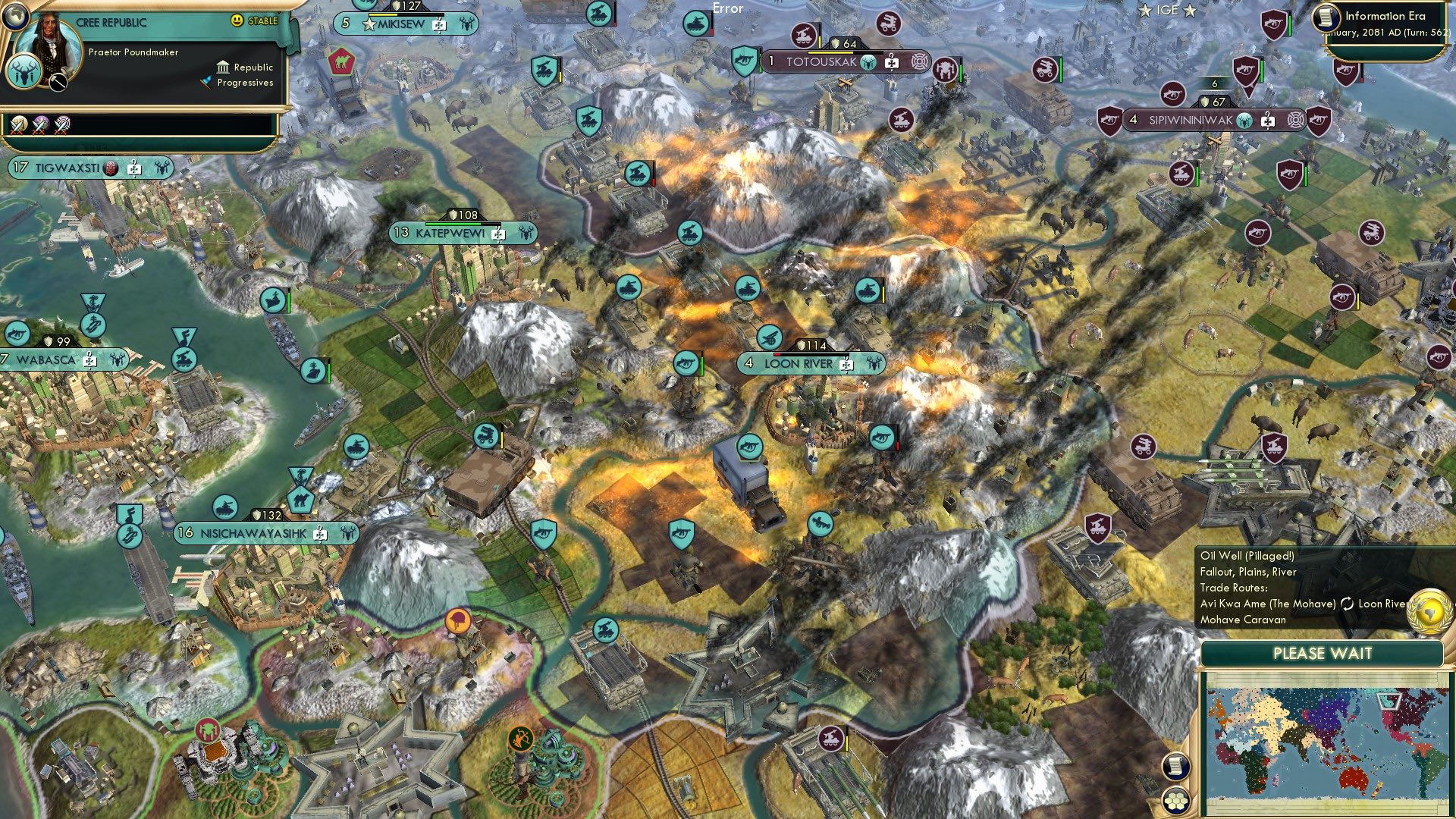Click the religion wheel icon on Sipiwininiwak's banner

[x=1296, y=120]
